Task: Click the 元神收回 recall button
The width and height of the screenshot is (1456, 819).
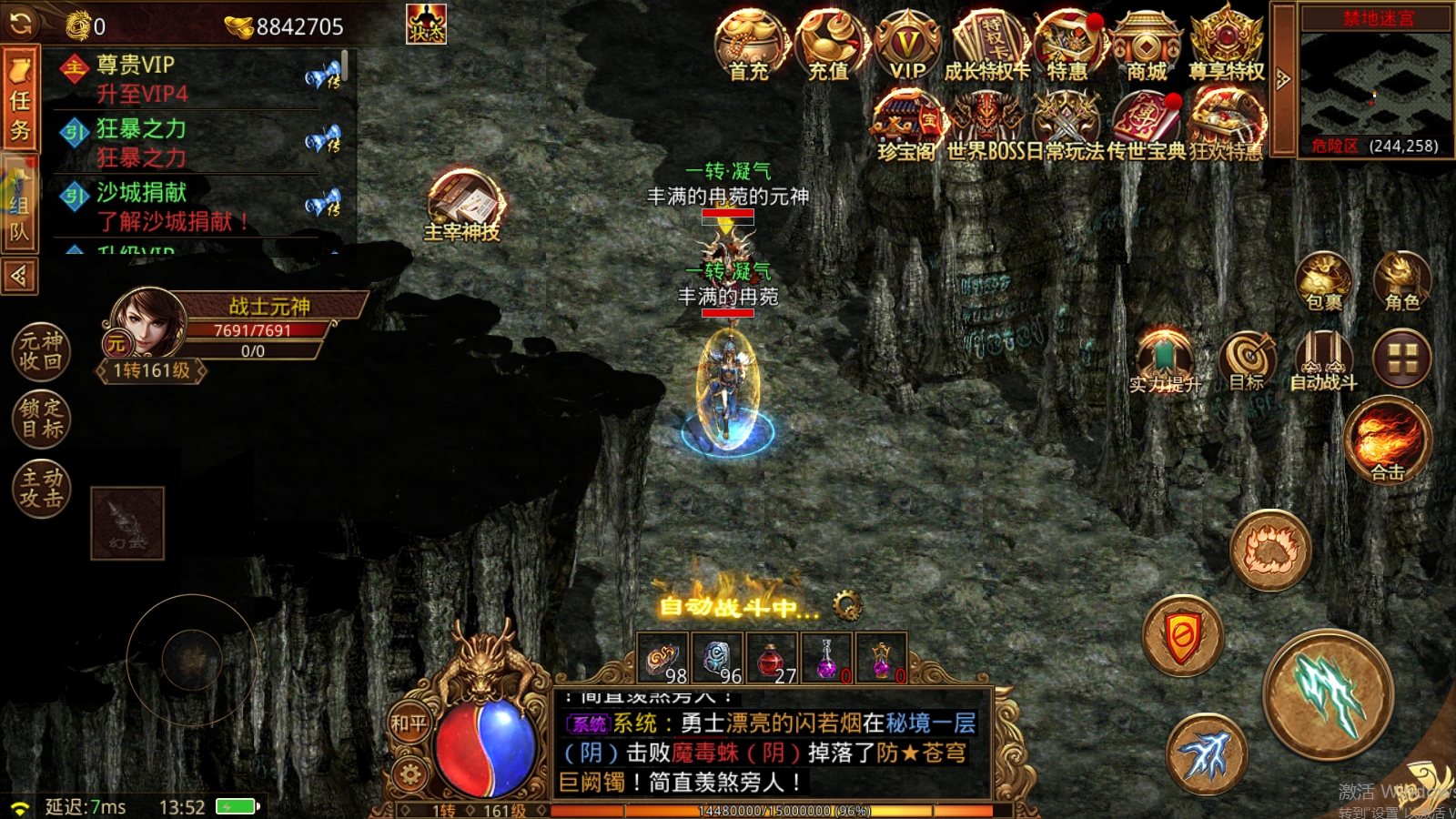Action: click(41, 351)
